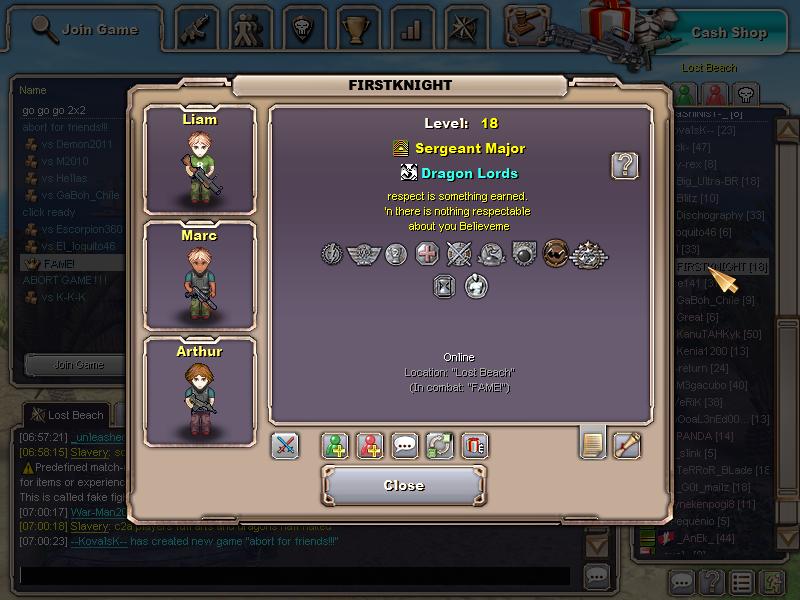Open the Dragon Lords clan link
The width and height of the screenshot is (800, 600).
click(468, 173)
